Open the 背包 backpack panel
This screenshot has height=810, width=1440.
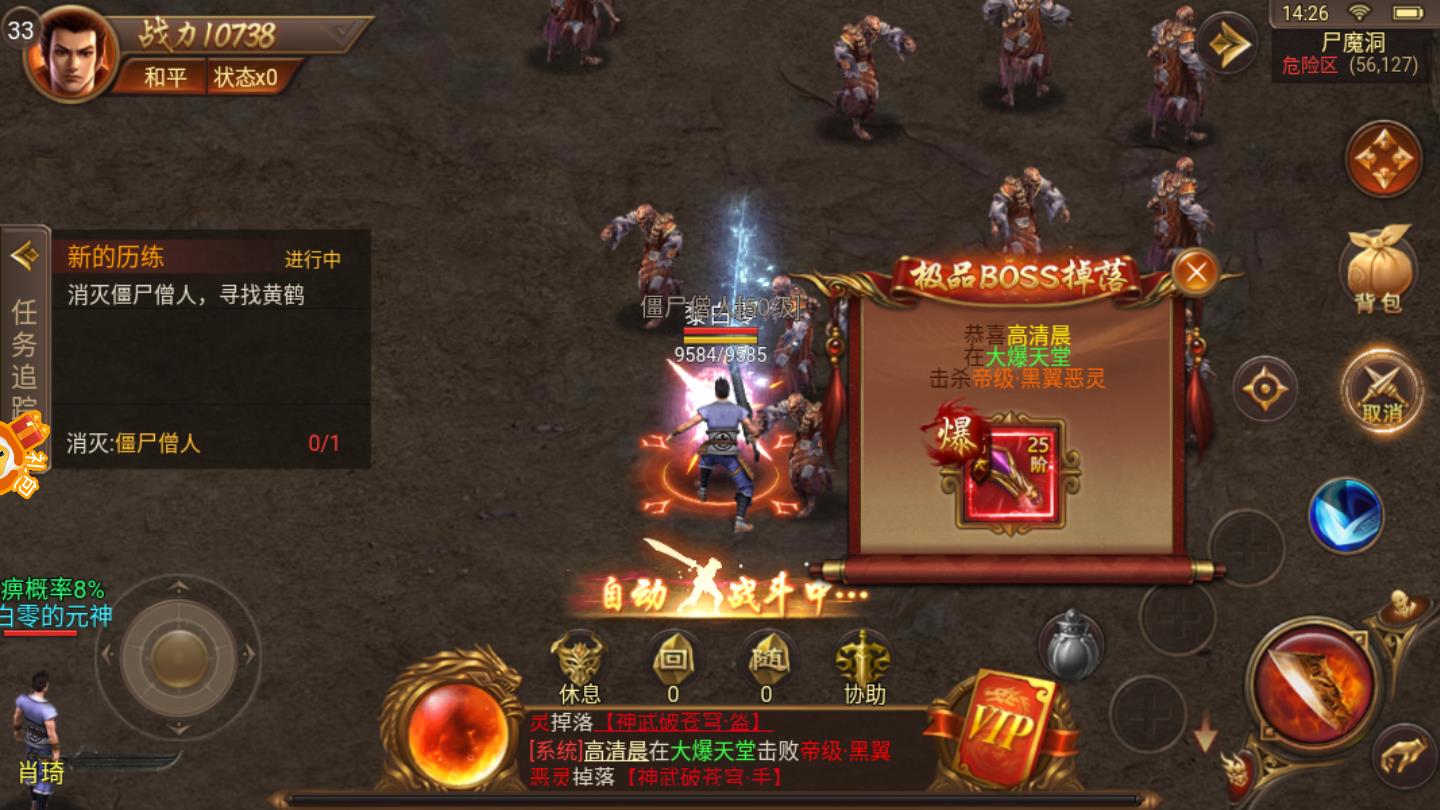pos(1380,270)
